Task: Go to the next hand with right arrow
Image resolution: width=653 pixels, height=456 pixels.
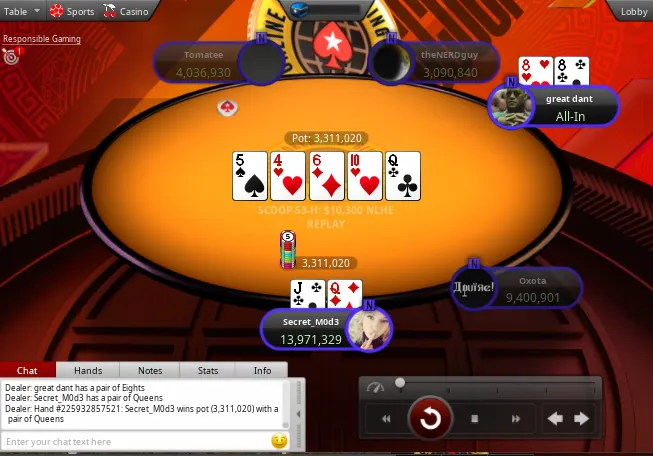Action: pos(582,419)
